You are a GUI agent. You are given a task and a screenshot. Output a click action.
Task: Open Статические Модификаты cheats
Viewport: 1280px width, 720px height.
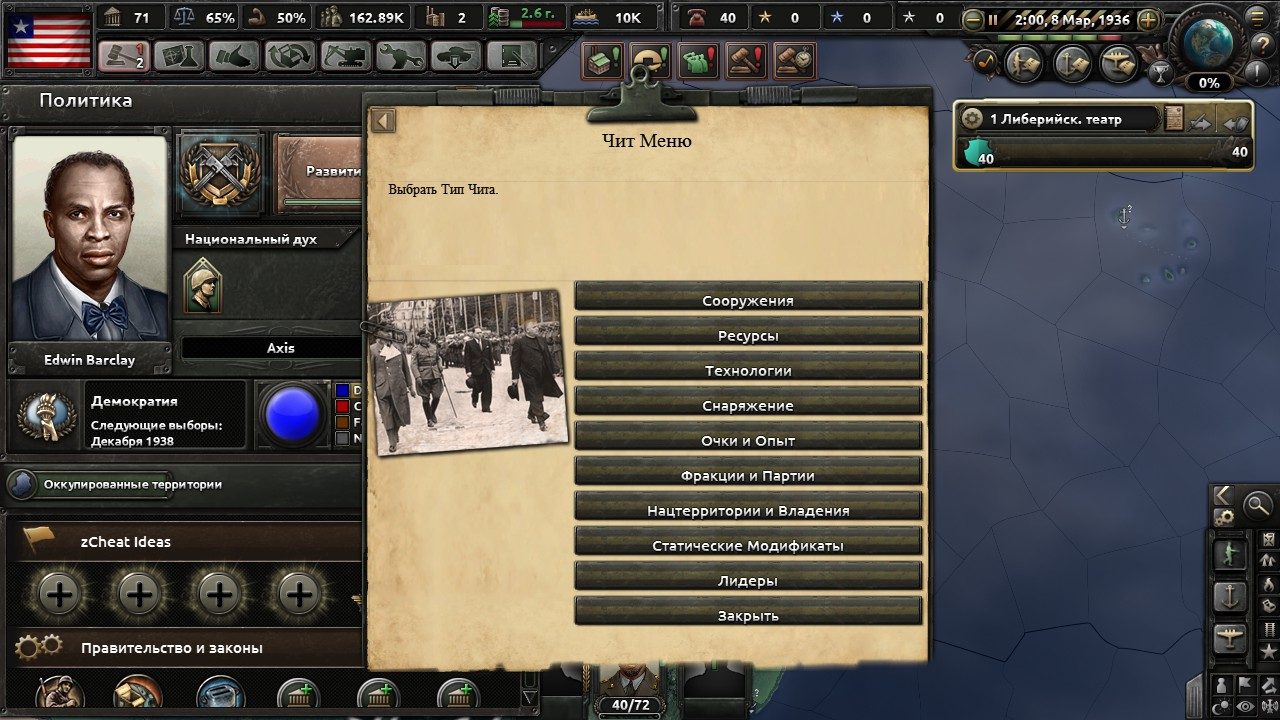click(748, 545)
